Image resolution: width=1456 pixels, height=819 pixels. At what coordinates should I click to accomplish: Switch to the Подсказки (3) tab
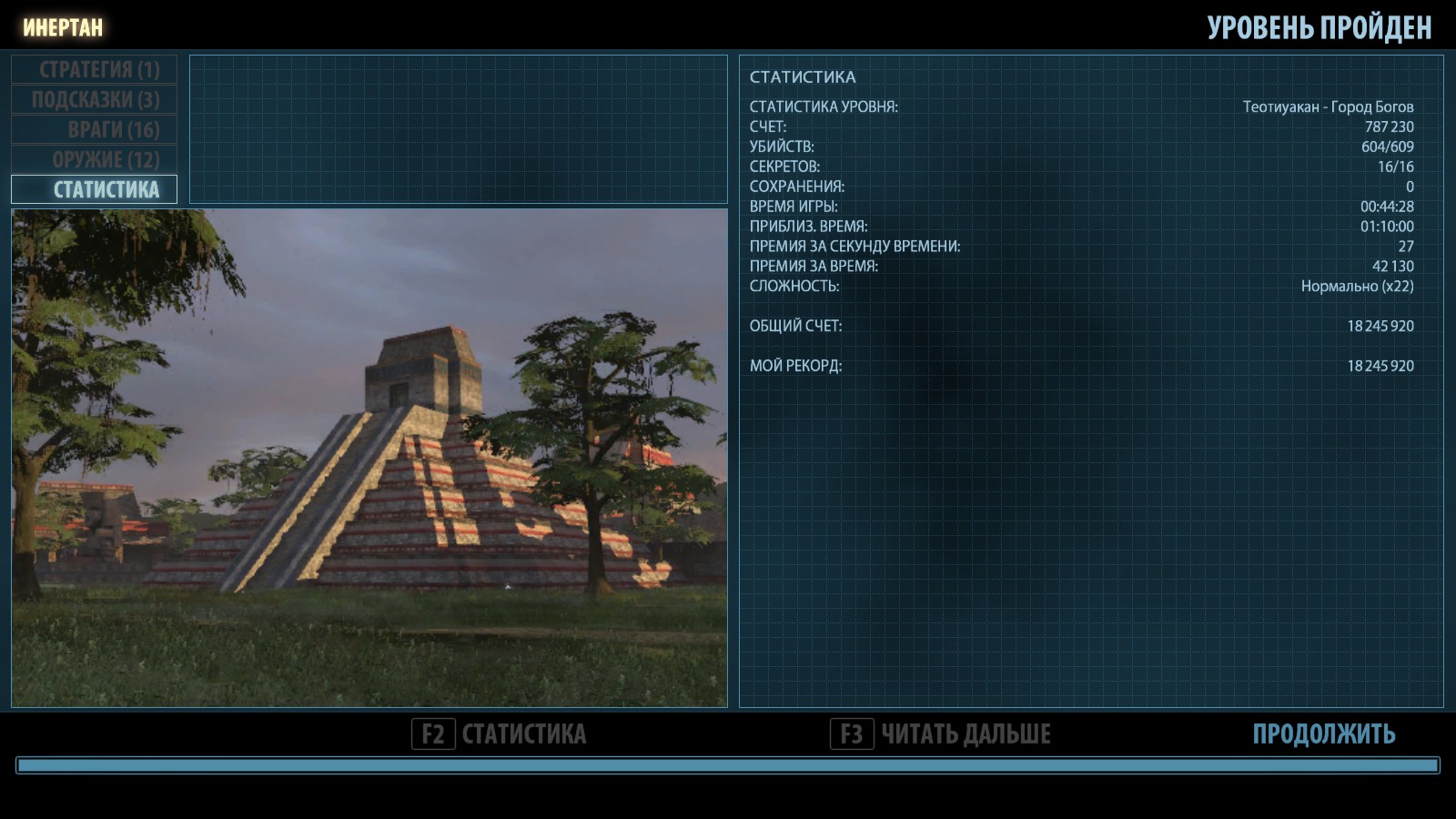click(95, 99)
